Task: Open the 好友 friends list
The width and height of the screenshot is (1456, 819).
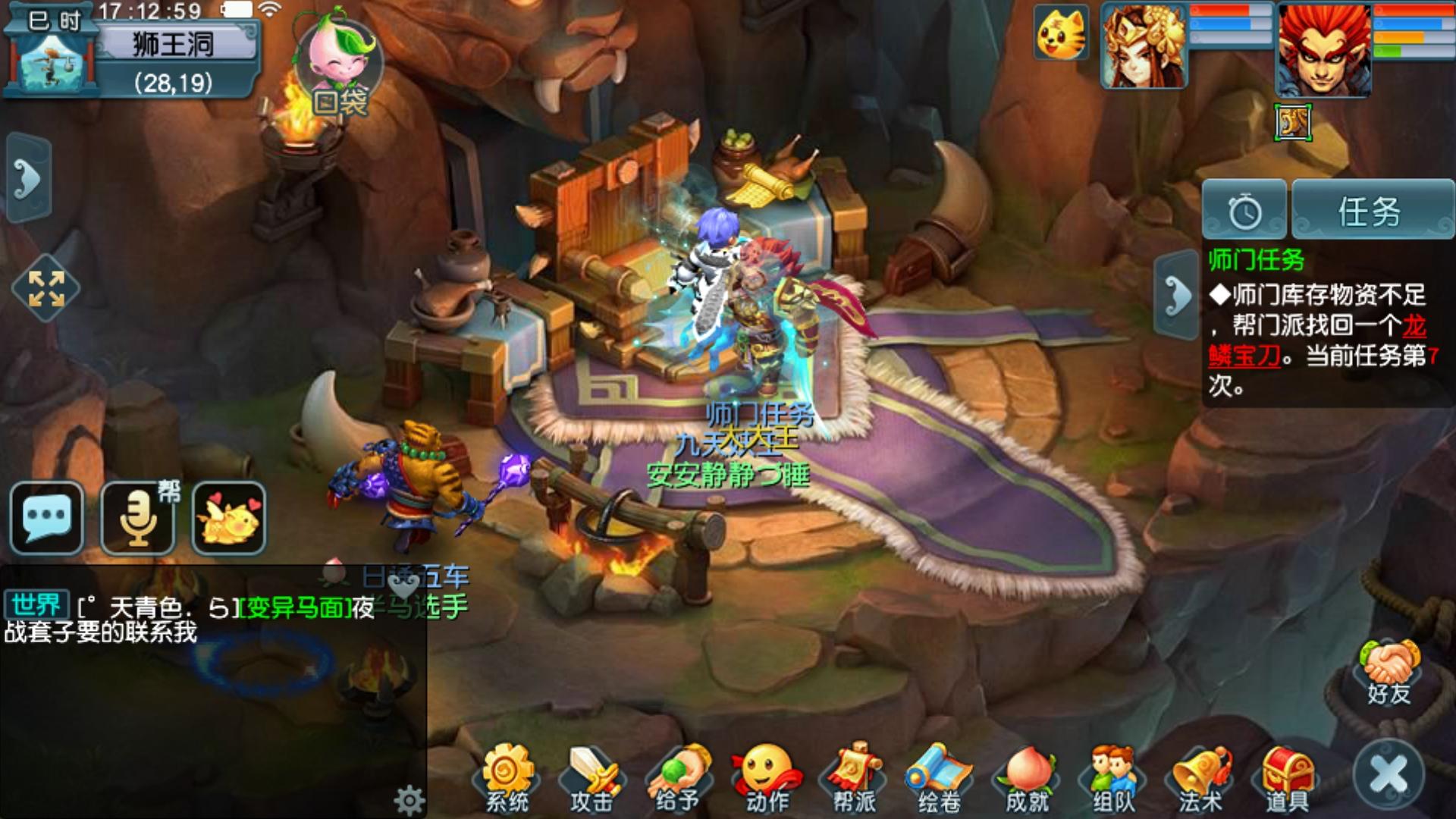Action: coord(1389,673)
